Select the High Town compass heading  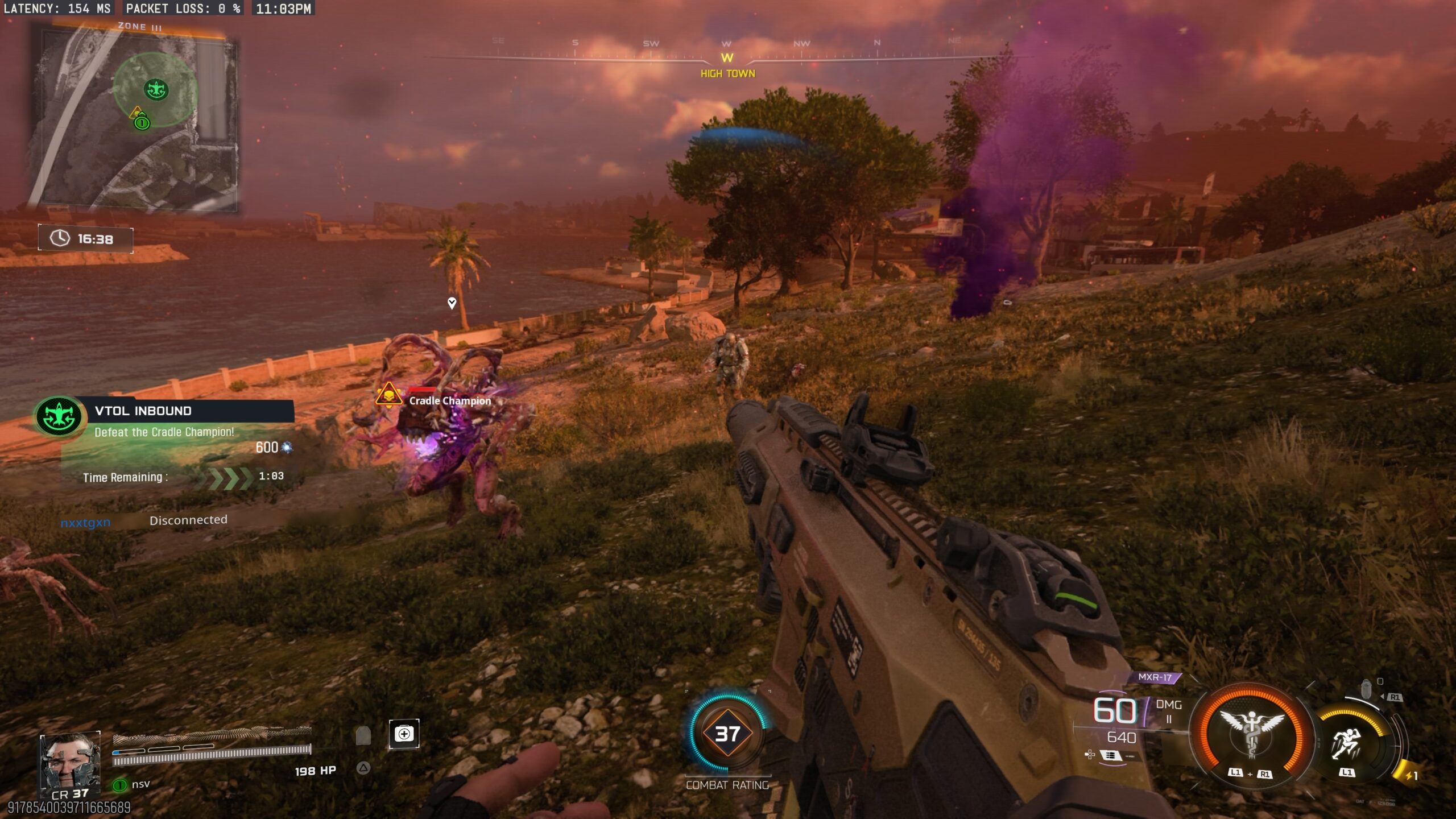pyautogui.click(x=727, y=73)
